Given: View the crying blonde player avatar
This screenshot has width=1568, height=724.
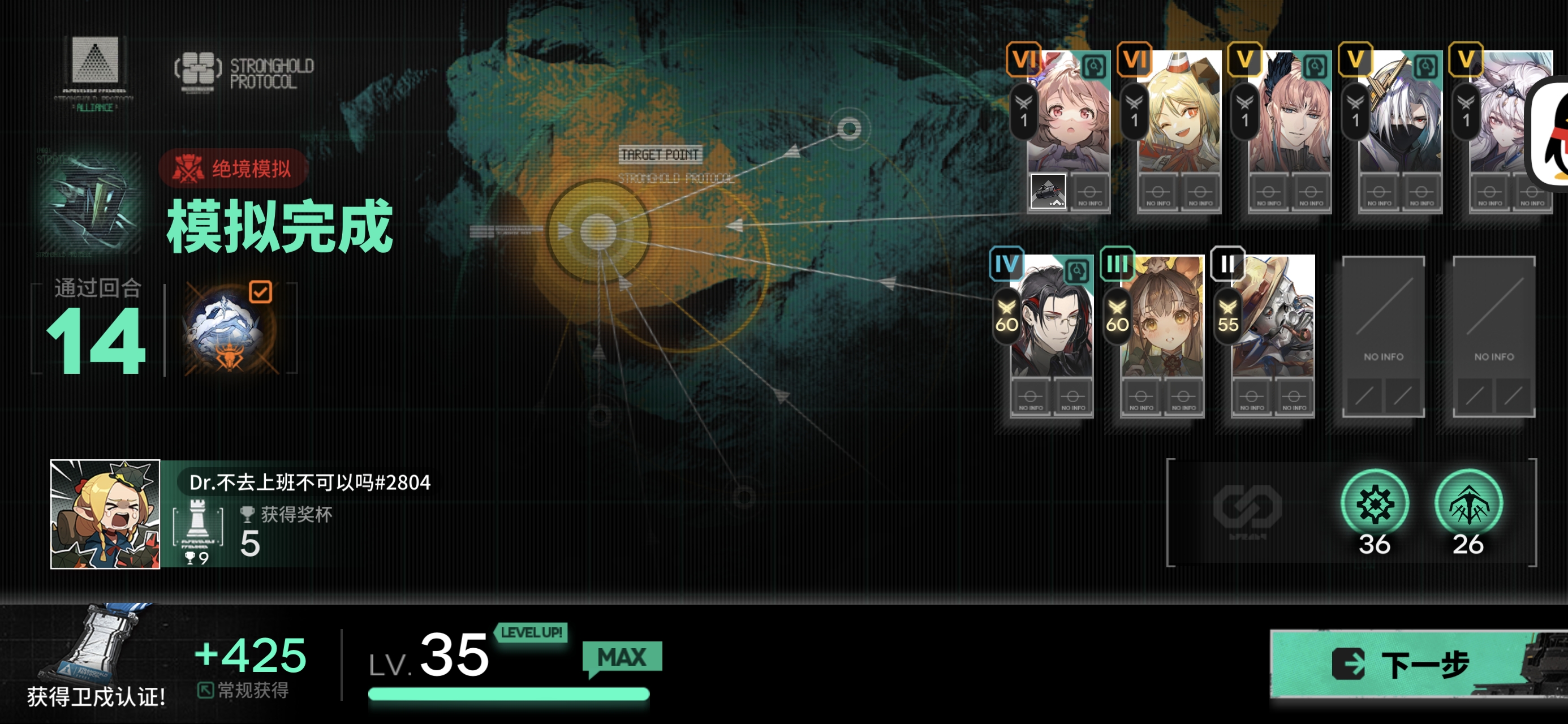Looking at the screenshot, I should pyautogui.click(x=105, y=515).
